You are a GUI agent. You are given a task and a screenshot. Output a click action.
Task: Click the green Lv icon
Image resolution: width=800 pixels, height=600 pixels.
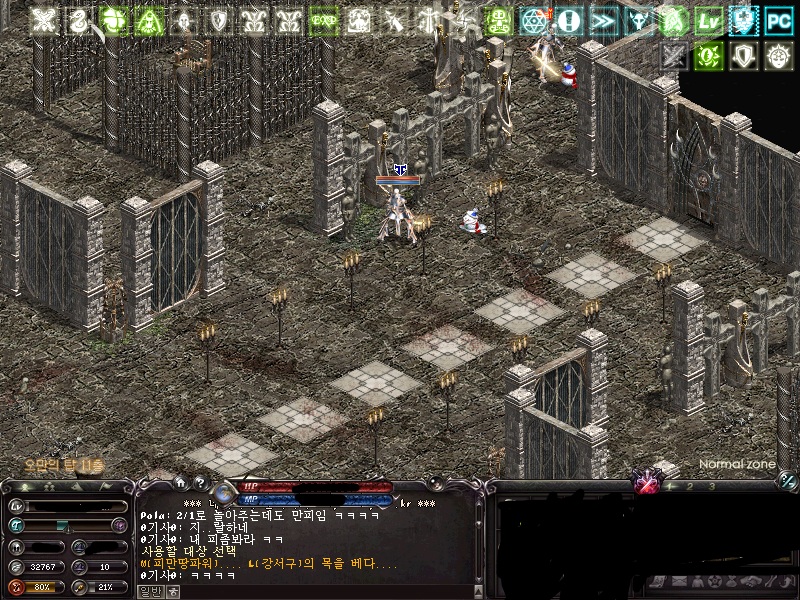pyautogui.click(x=709, y=21)
